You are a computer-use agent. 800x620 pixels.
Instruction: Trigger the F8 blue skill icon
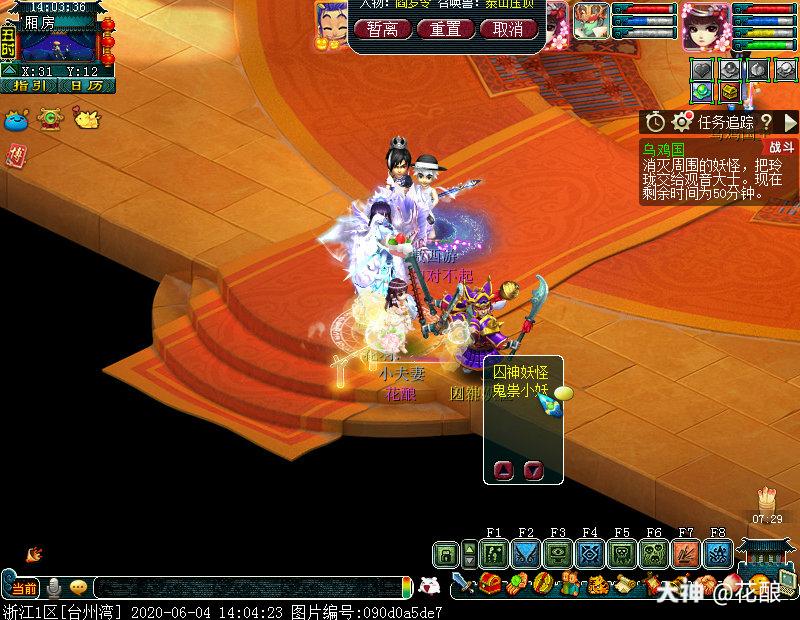click(x=718, y=554)
